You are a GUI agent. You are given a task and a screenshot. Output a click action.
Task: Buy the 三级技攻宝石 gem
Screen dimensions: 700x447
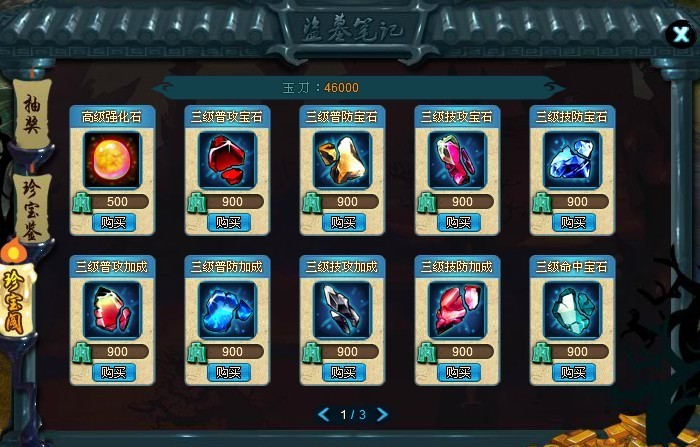point(459,222)
